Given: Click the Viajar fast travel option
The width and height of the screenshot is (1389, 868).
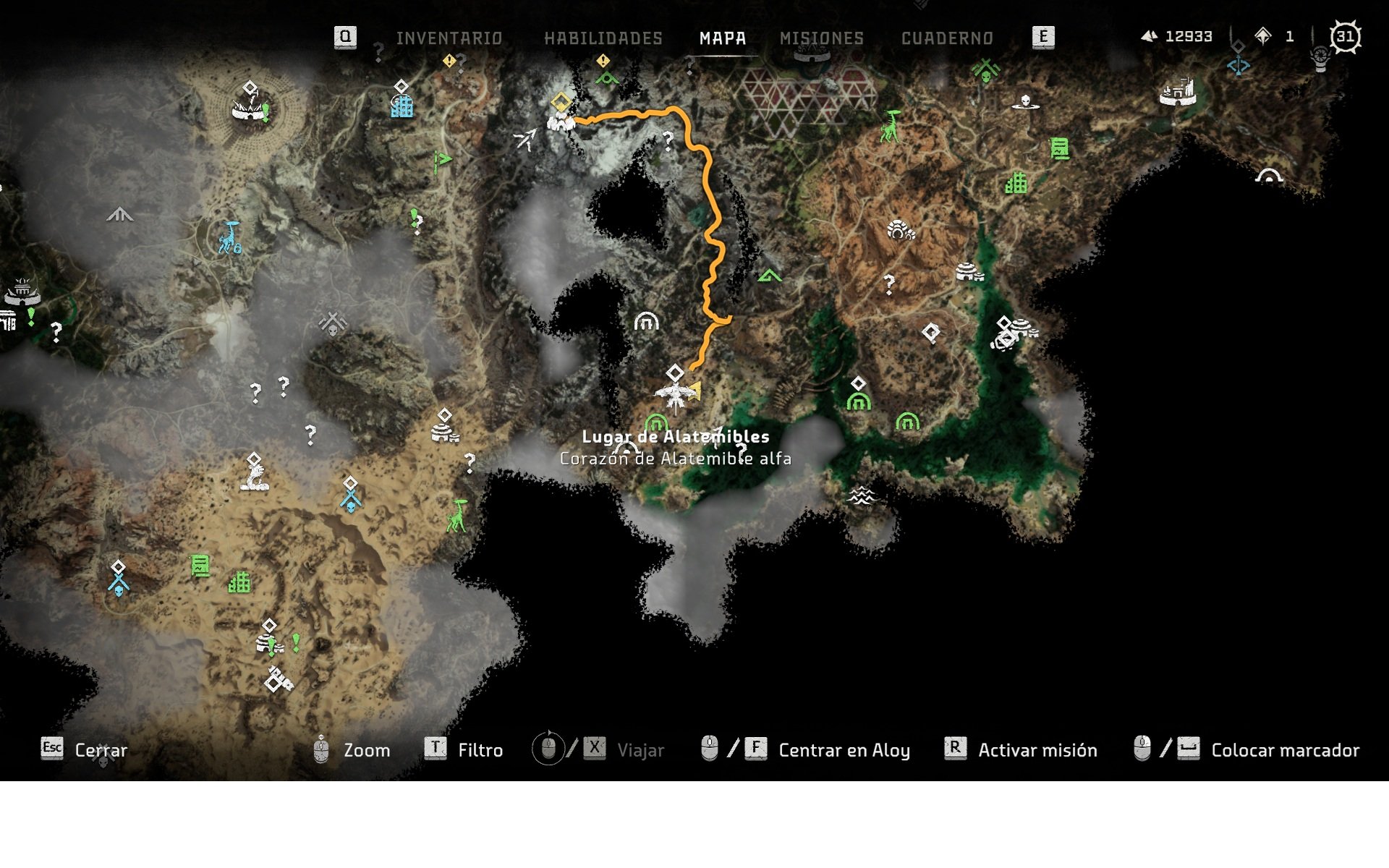Looking at the screenshot, I should point(640,750).
